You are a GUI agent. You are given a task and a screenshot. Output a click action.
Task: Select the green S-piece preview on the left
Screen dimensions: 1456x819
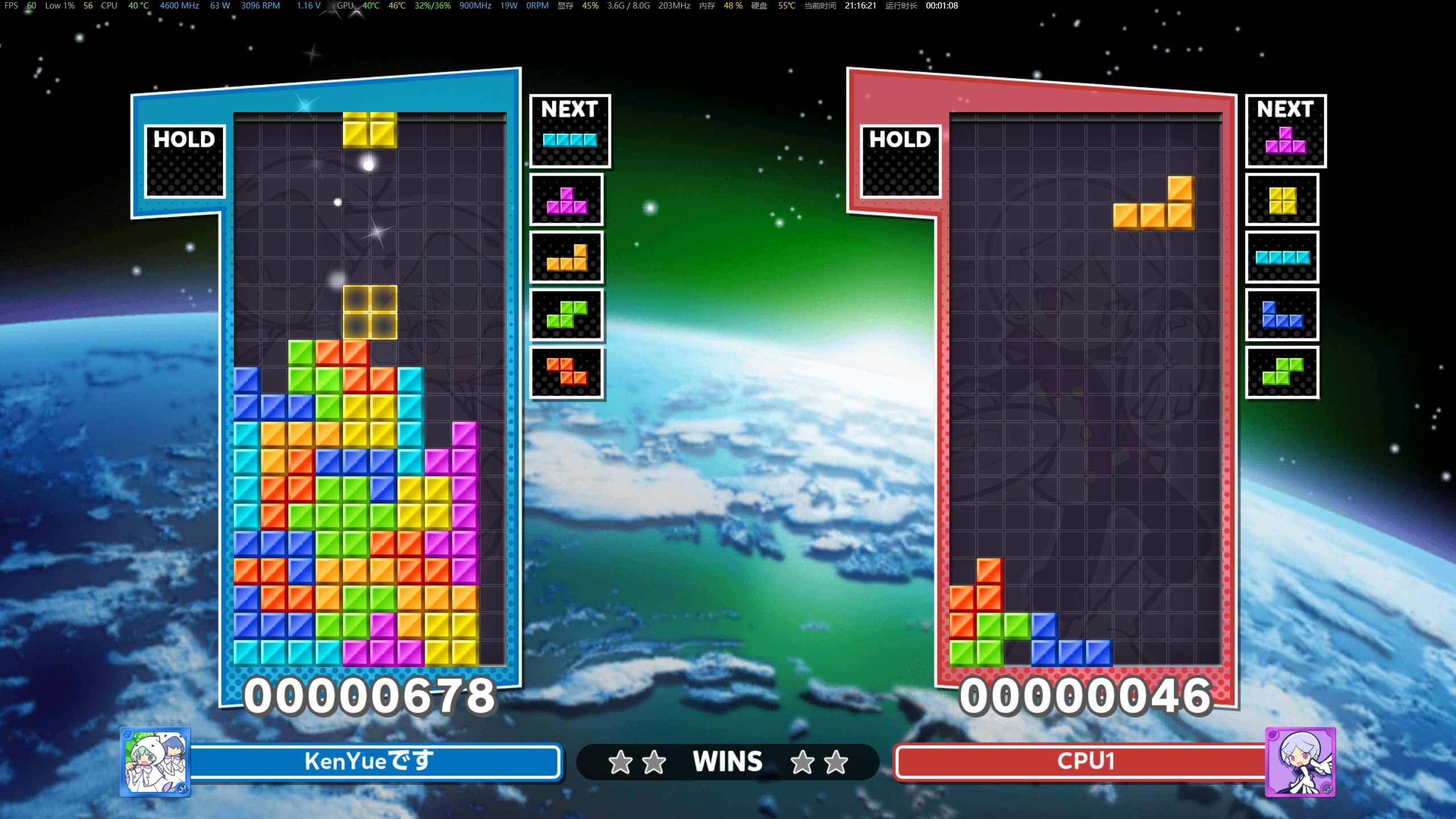pos(566,316)
